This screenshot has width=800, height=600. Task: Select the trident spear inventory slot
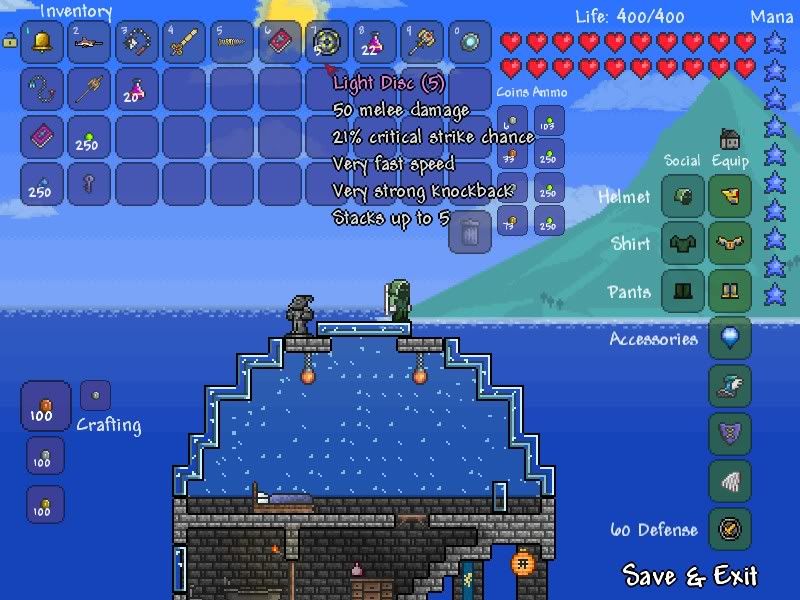pos(90,90)
